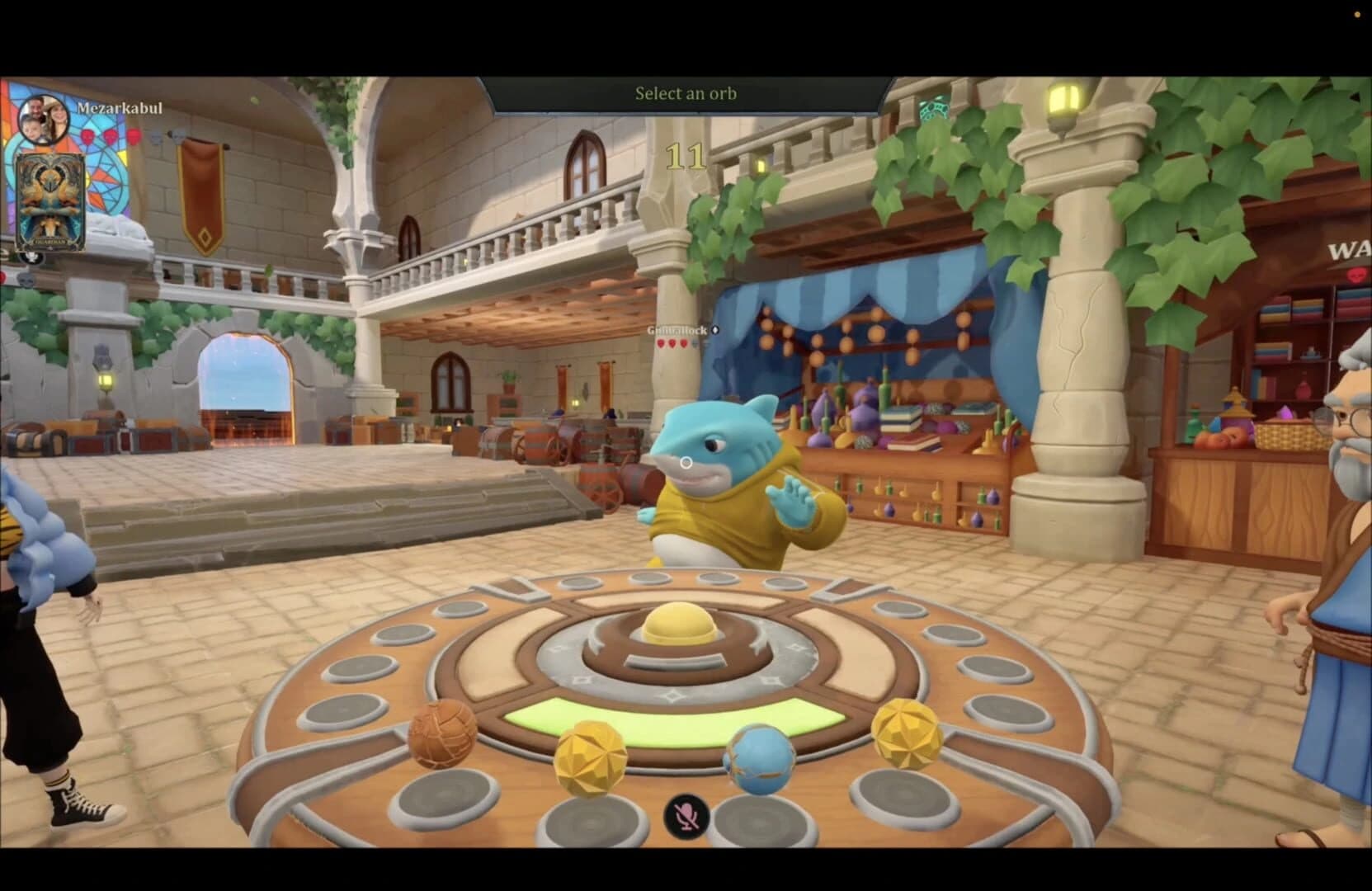Screen dimensions: 1372x891
Task: Toggle the potion flask icon beside the hearts
Action: pos(157,137)
